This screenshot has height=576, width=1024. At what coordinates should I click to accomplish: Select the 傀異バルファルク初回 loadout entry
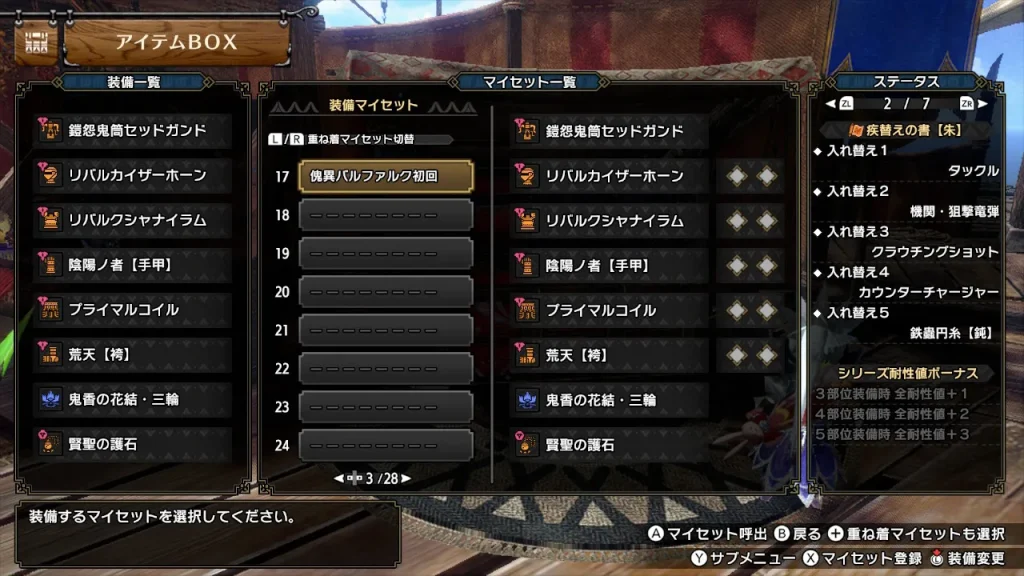tap(385, 176)
